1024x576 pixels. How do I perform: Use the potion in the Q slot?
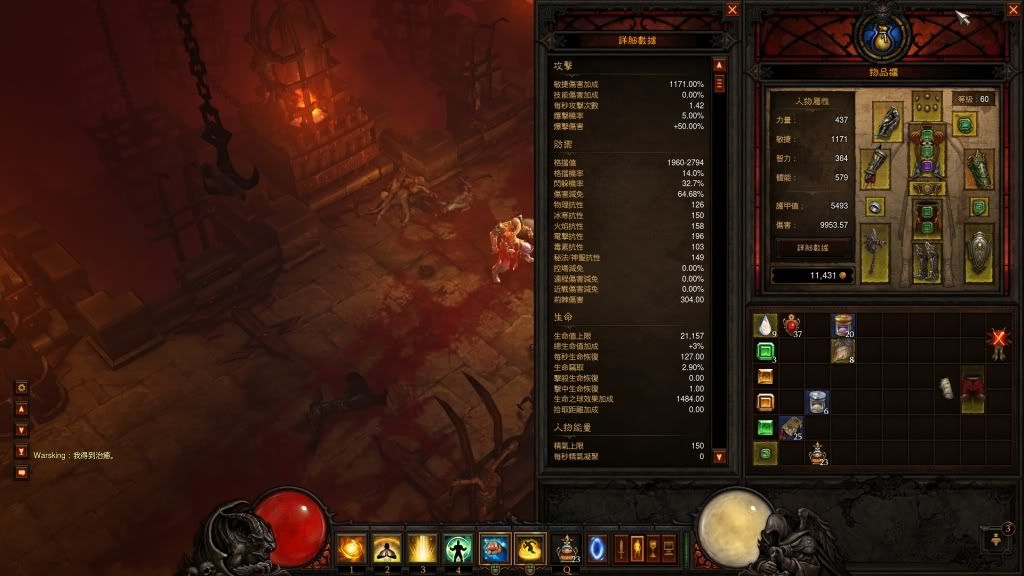pos(566,548)
